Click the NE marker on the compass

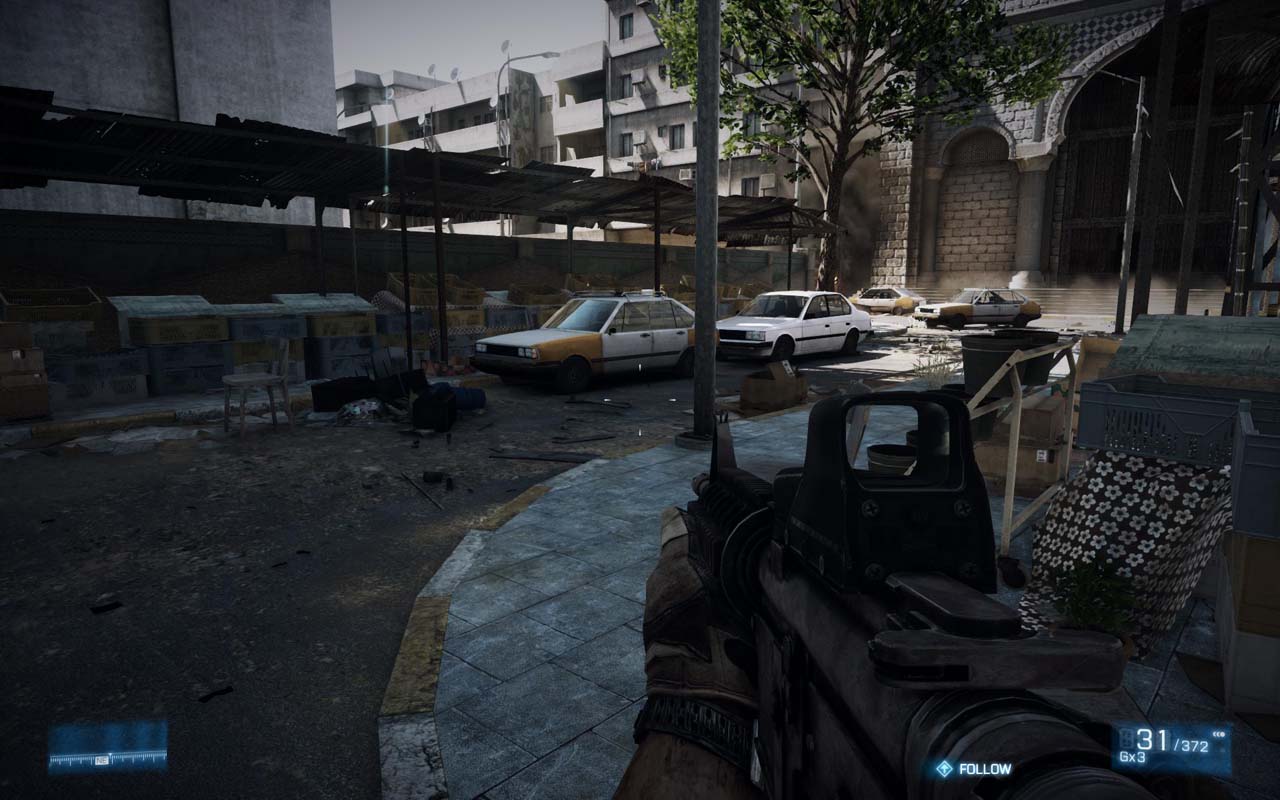tap(102, 760)
